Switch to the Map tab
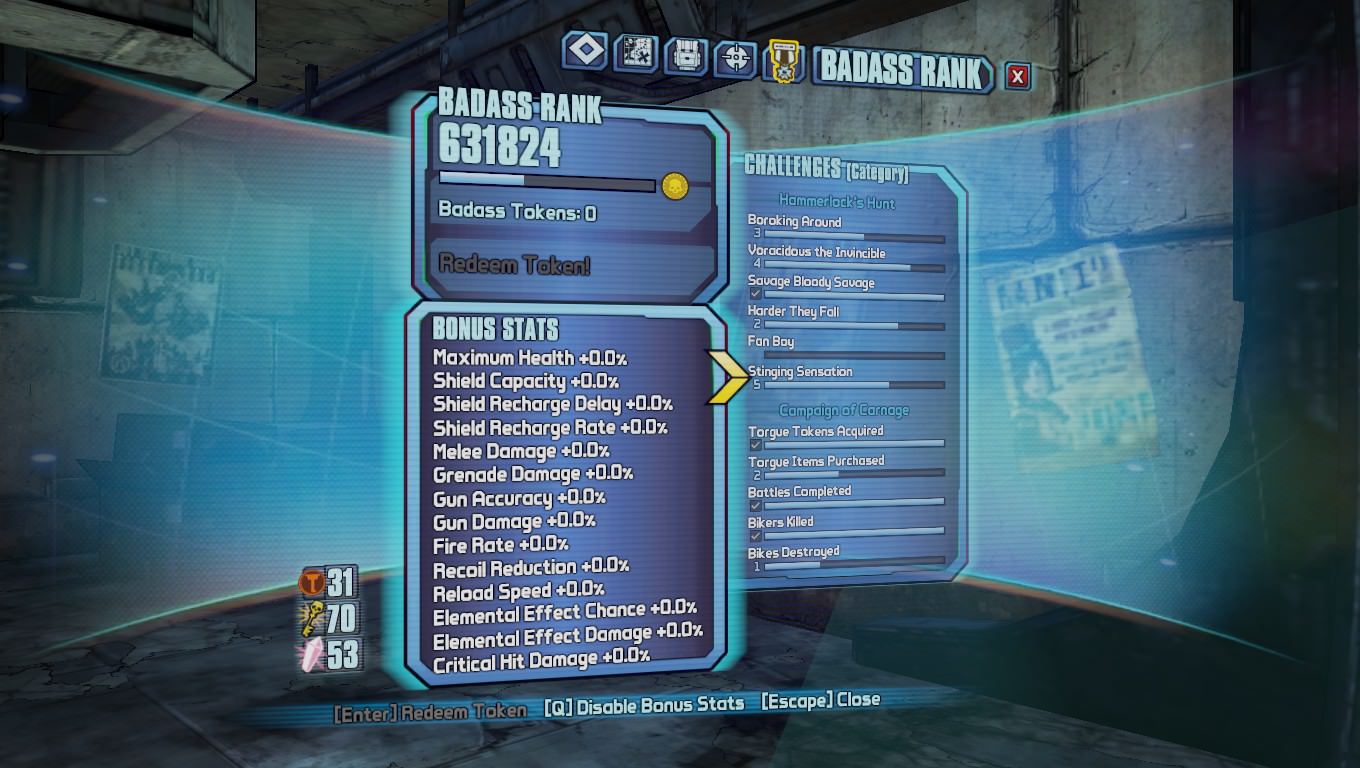This screenshot has height=768, width=1360. click(636, 54)
